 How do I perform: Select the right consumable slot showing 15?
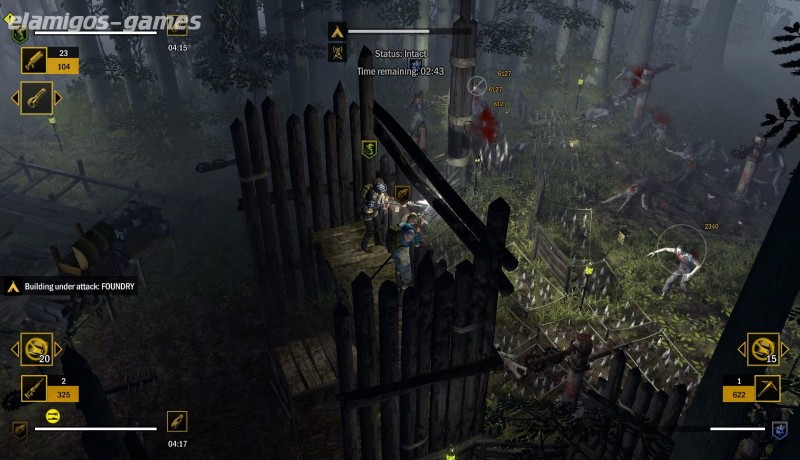tap(764, 349)
